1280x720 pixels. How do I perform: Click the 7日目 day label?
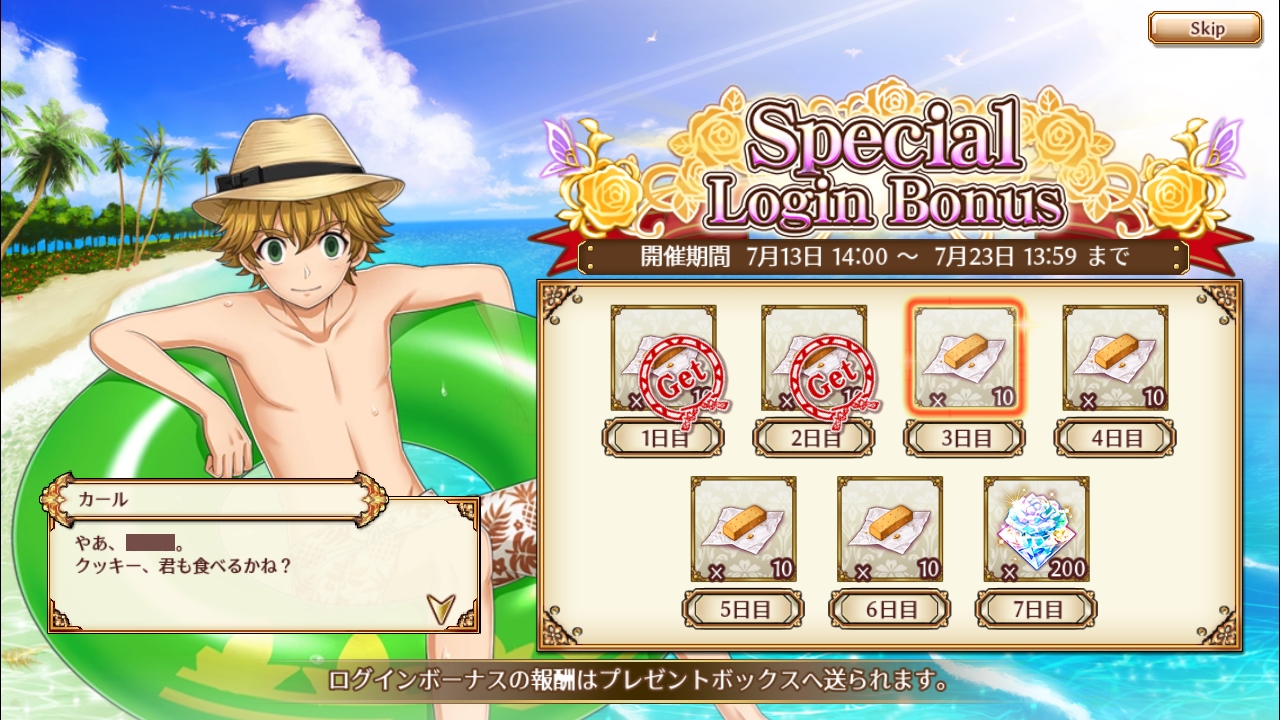coord(1036,609)
